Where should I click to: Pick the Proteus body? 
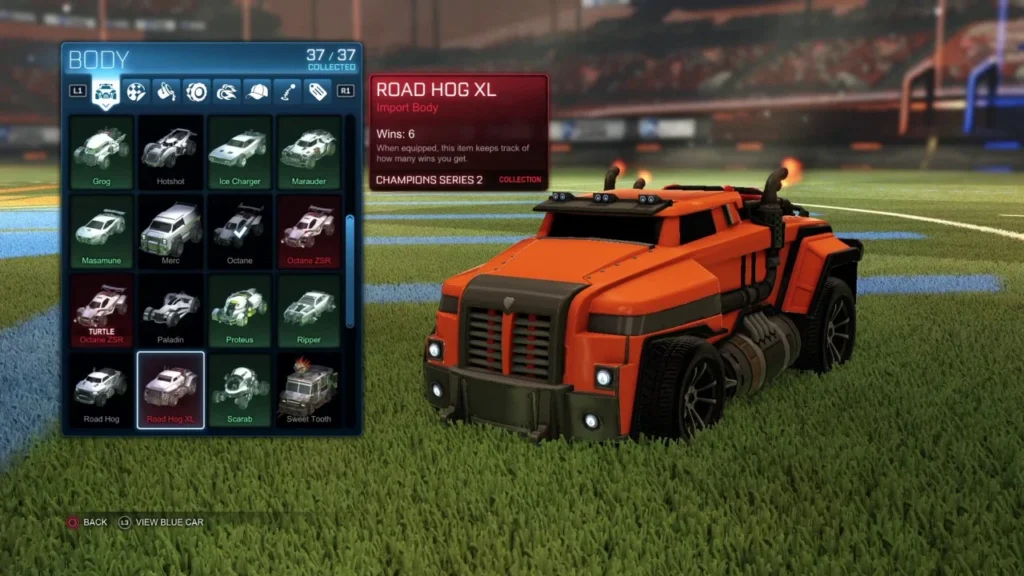pos(239,310)
